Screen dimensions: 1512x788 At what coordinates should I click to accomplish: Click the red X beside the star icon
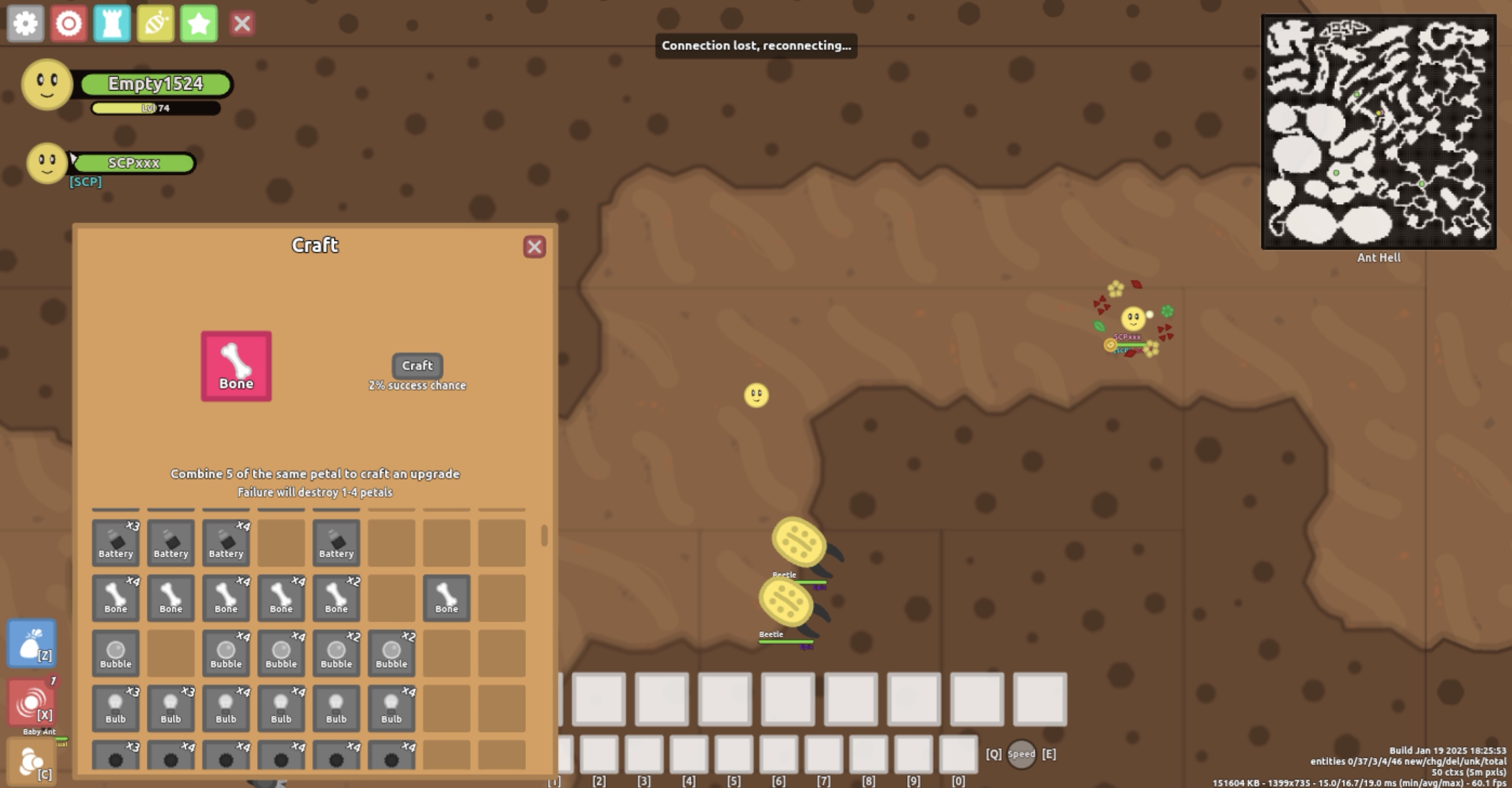pyautogui.click(x=242, y=24)
